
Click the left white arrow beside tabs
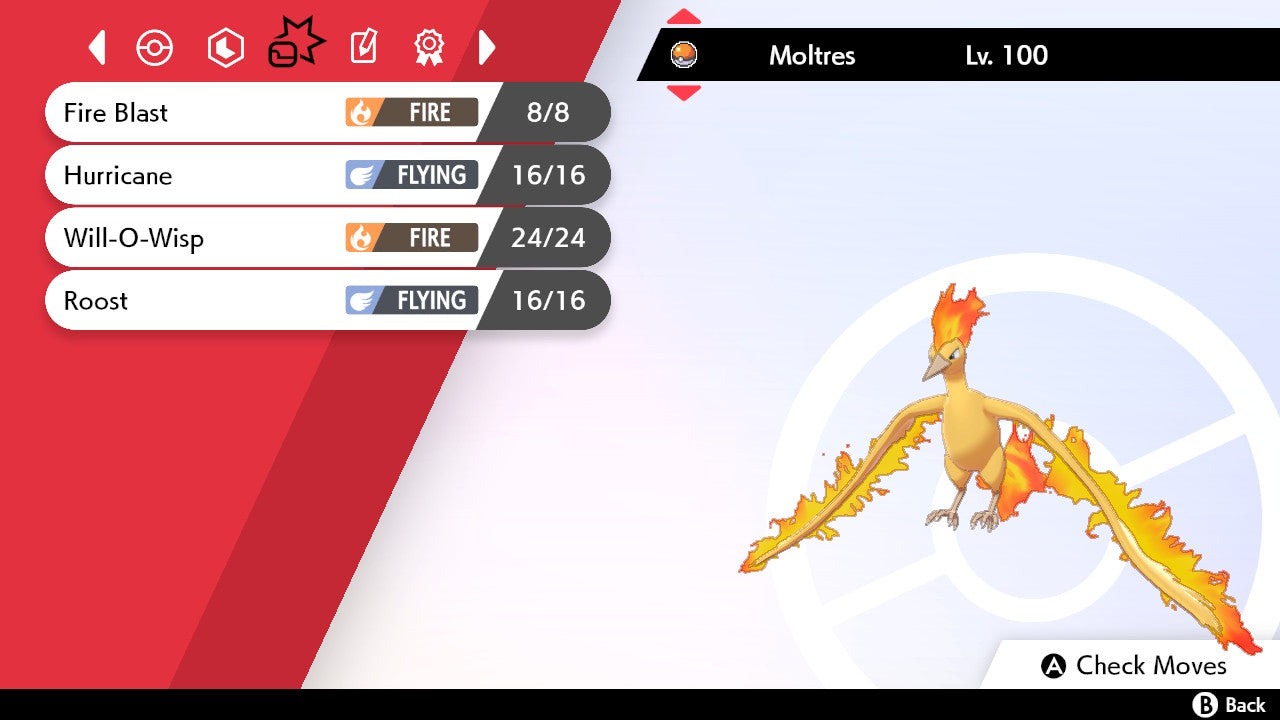point(97,48)
